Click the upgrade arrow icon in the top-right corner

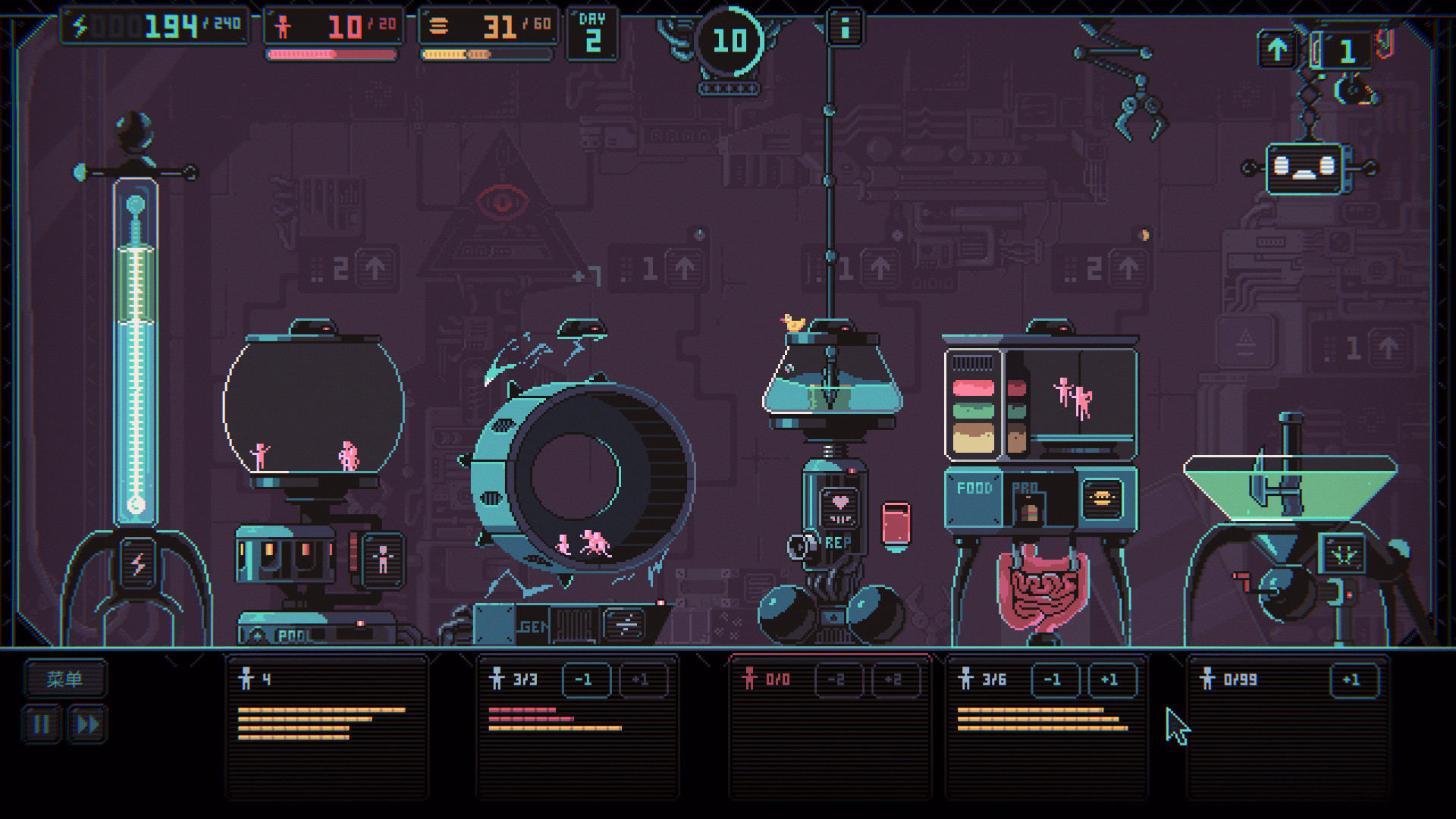tap(1278, 47)
